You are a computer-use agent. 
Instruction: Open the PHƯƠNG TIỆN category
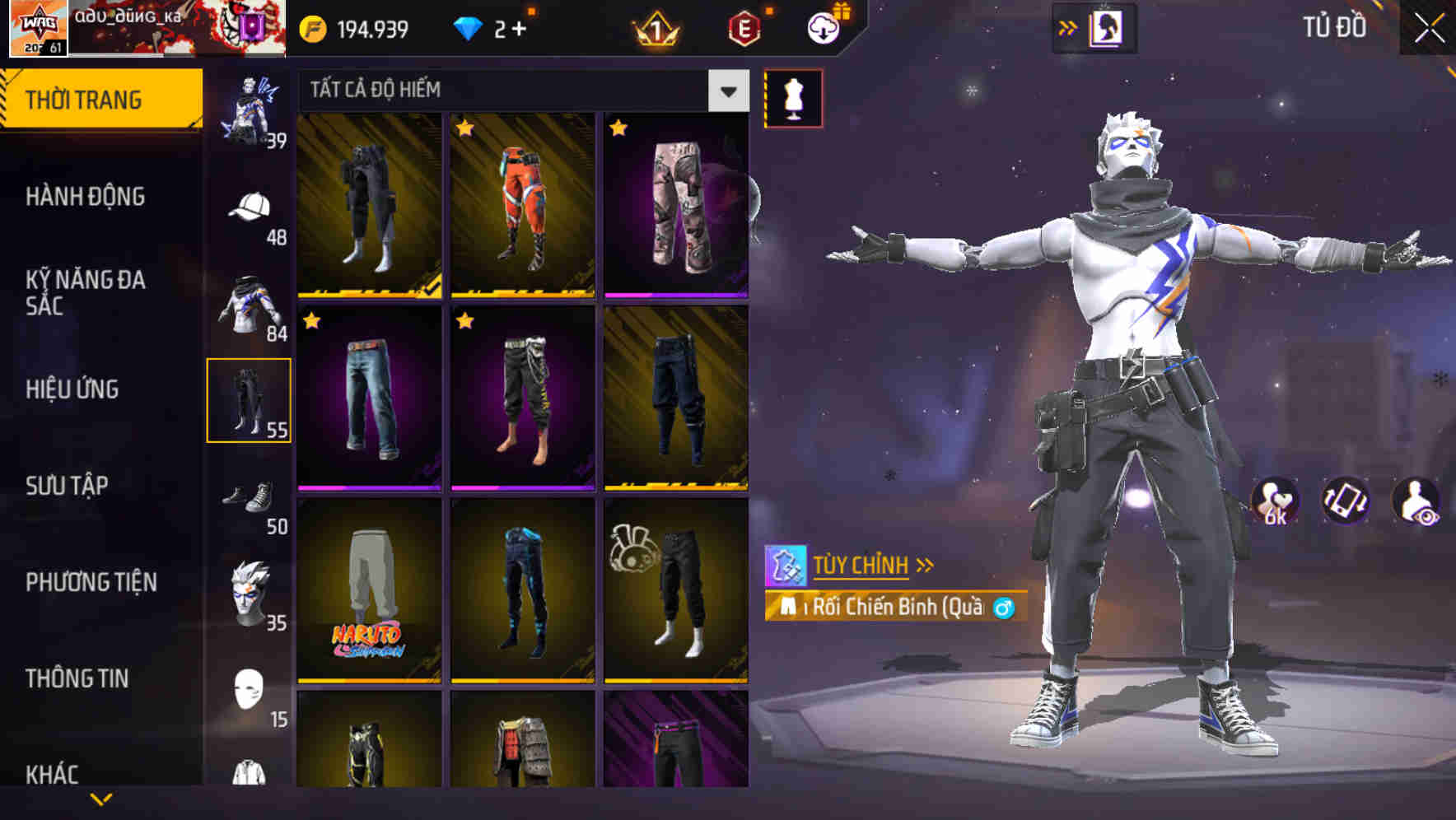[91, 581]
